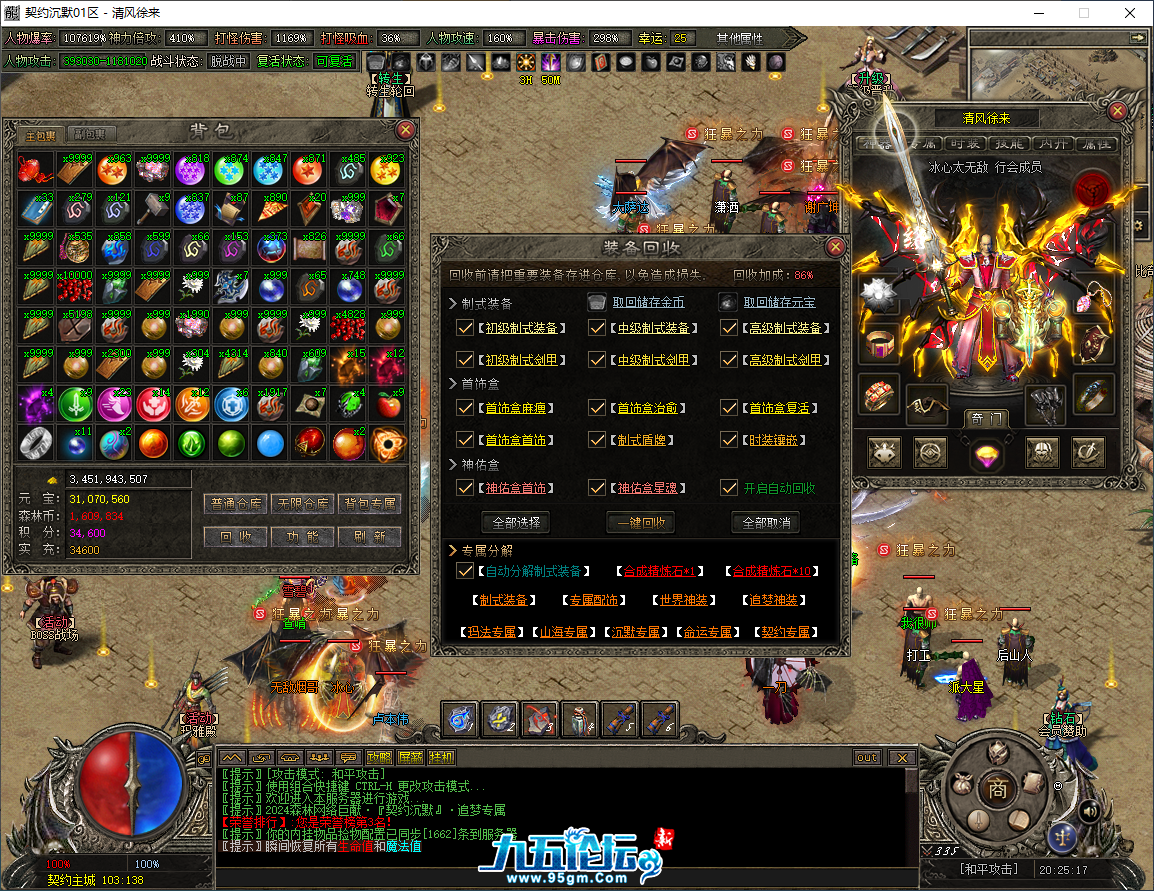1154x891 pixels.
Task: Open the 无限仓库 storage
Action: click(302, 503)
